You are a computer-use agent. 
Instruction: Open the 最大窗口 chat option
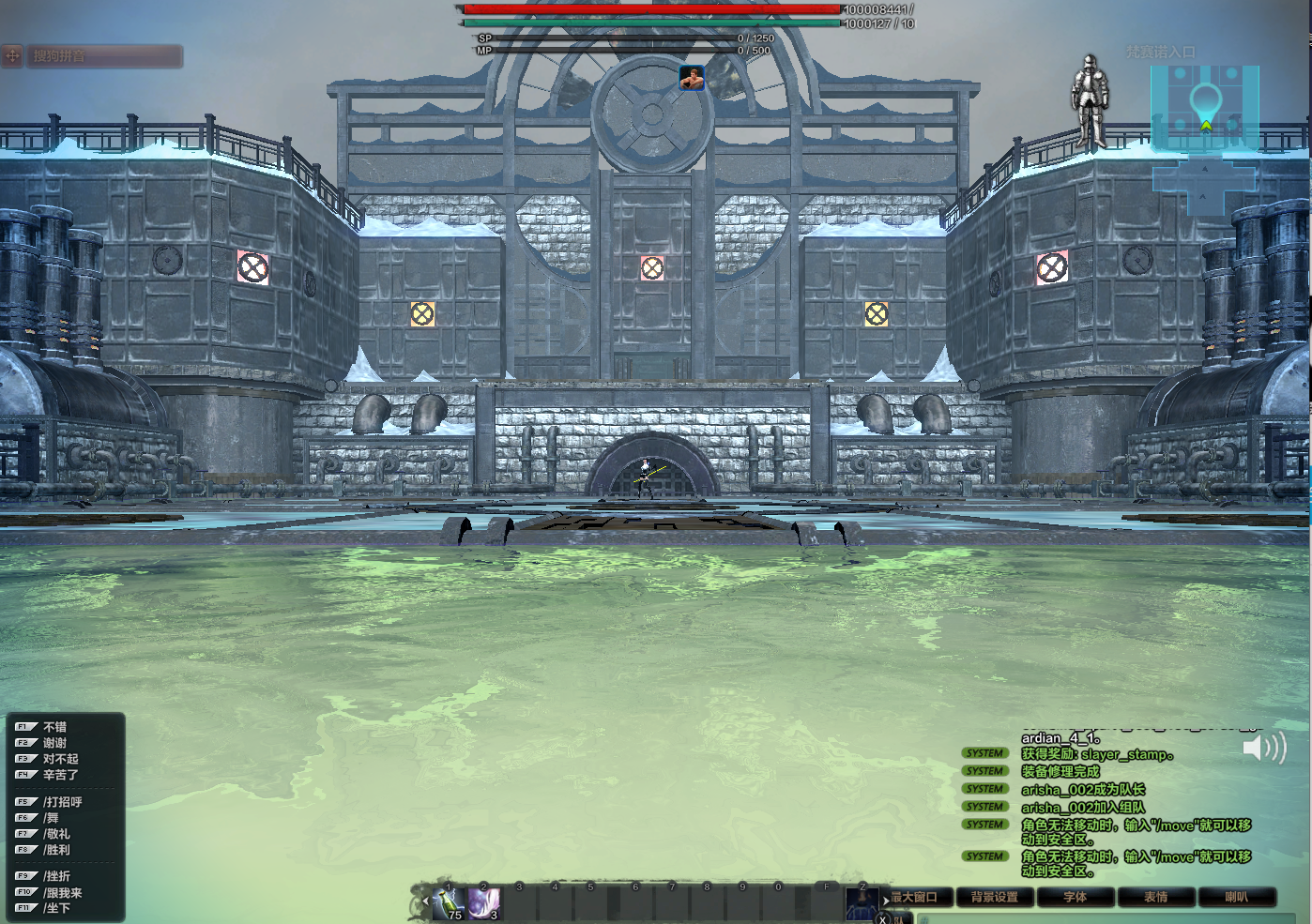[x=914, y=898]
